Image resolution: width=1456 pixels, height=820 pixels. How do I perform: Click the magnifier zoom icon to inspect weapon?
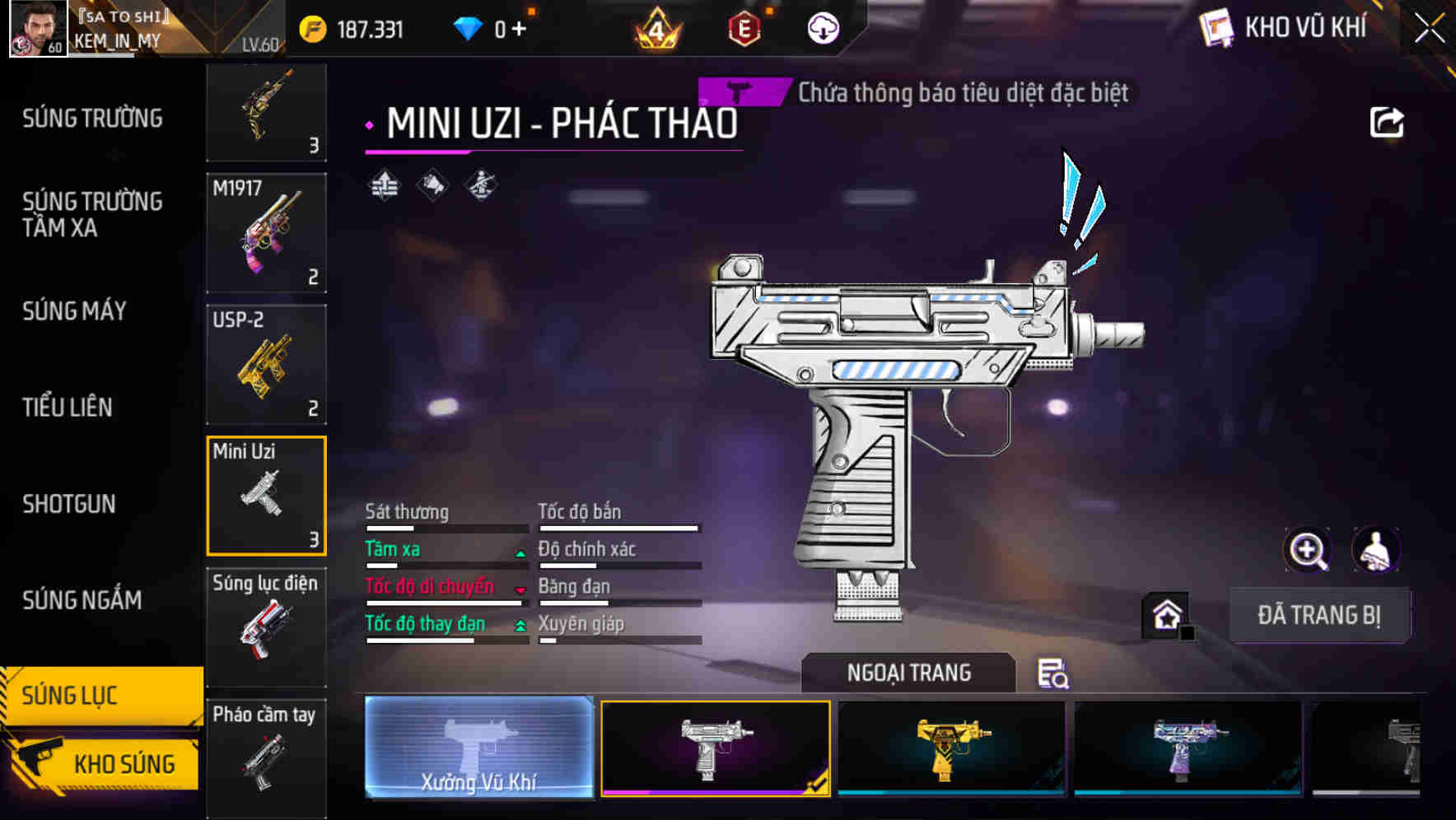[1308, 550]
